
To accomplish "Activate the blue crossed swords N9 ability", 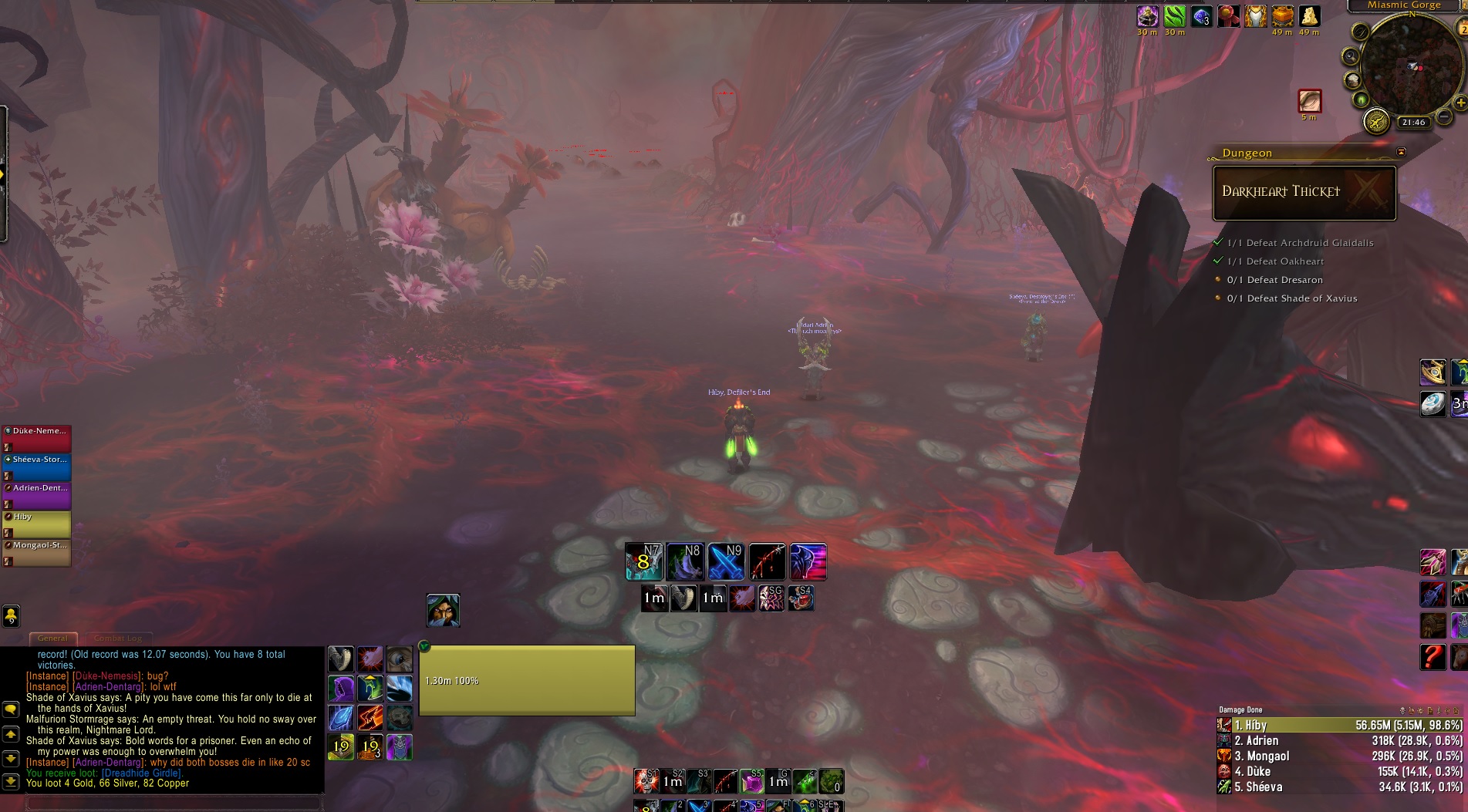I will pyautogui.click(x=726, y=562).
